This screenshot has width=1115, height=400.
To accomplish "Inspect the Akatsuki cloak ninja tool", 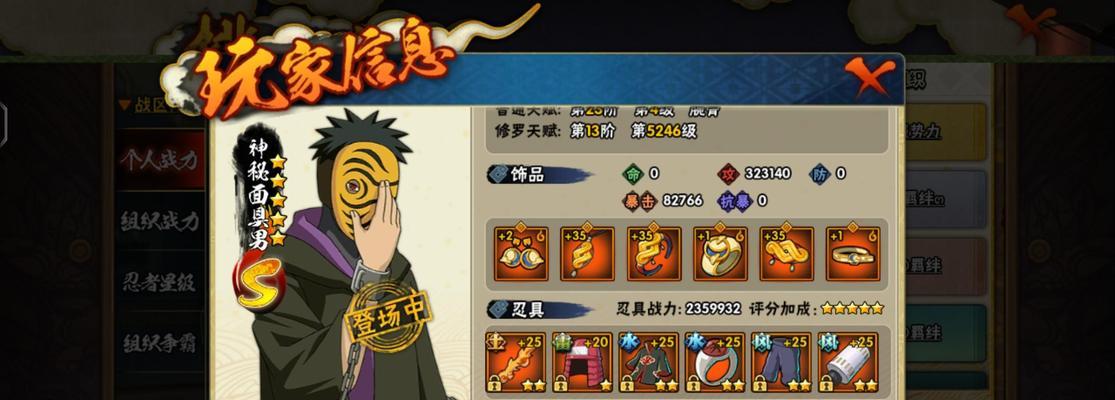I will [x=648, y=362].
